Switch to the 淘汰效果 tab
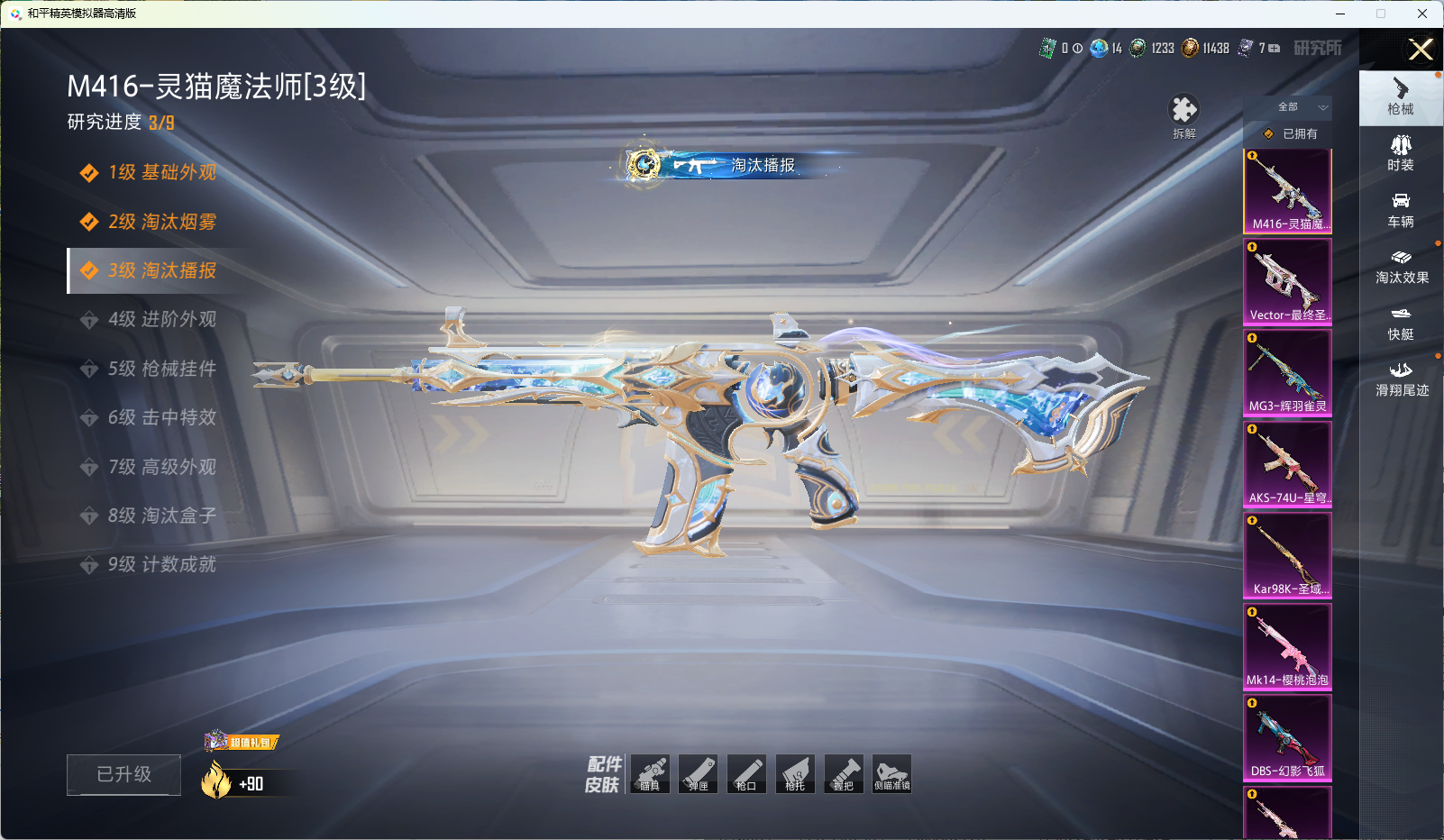 pos(1401,266)
